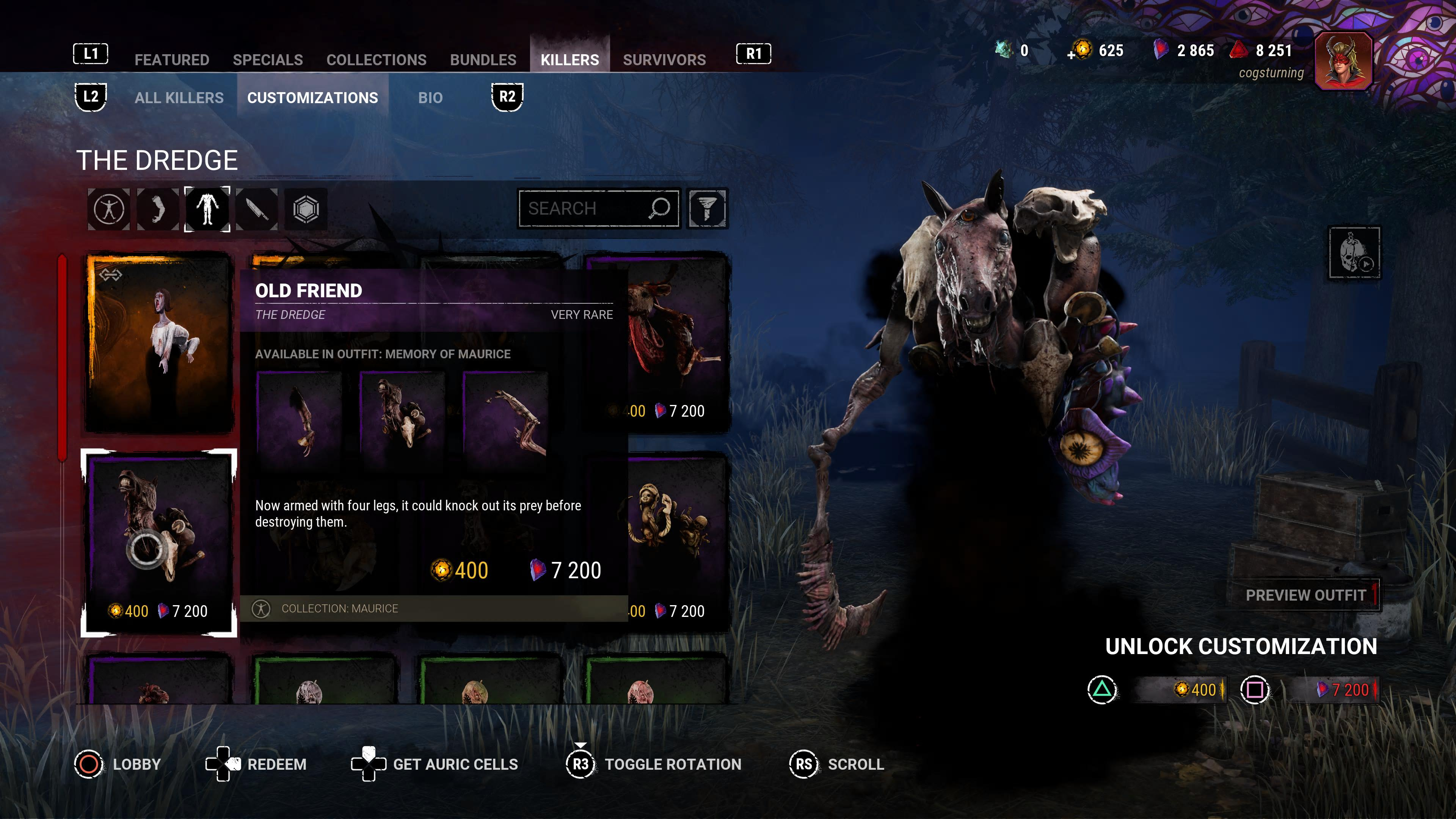Select the Survivors tab
The height and width of the screenshot is (819, 1456).
point(664,60)
